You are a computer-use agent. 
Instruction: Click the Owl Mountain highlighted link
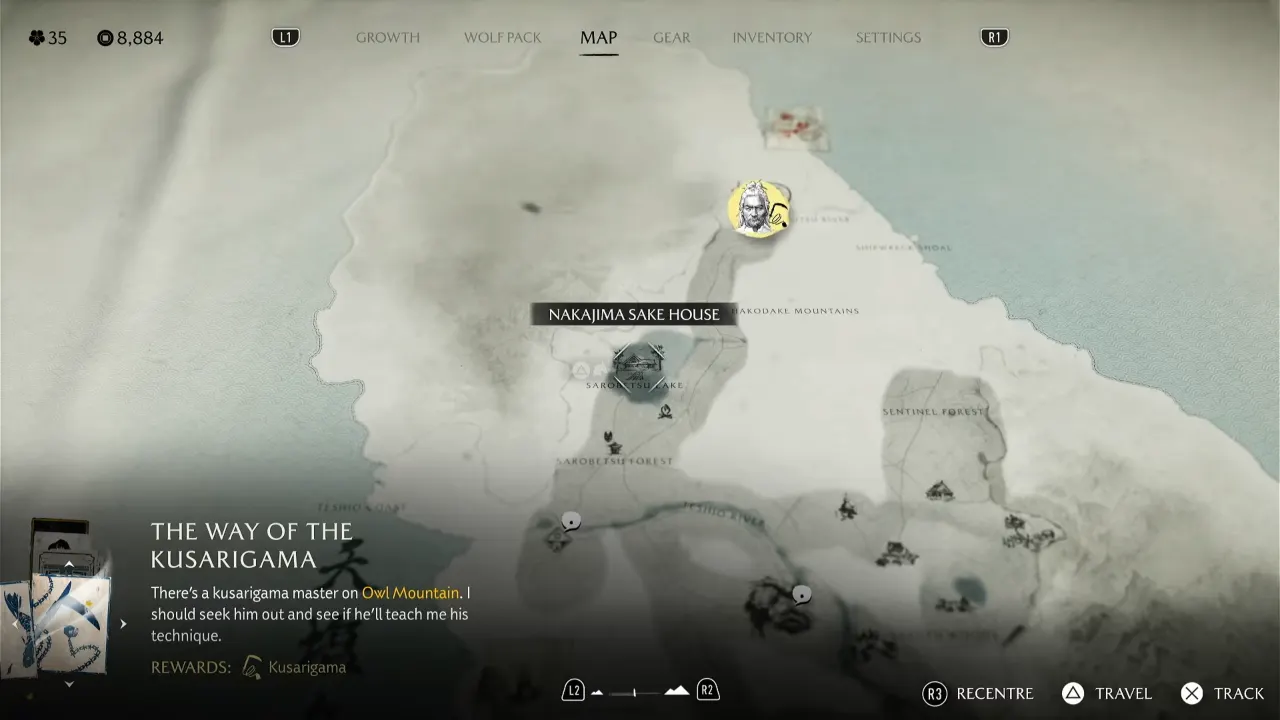410,593
